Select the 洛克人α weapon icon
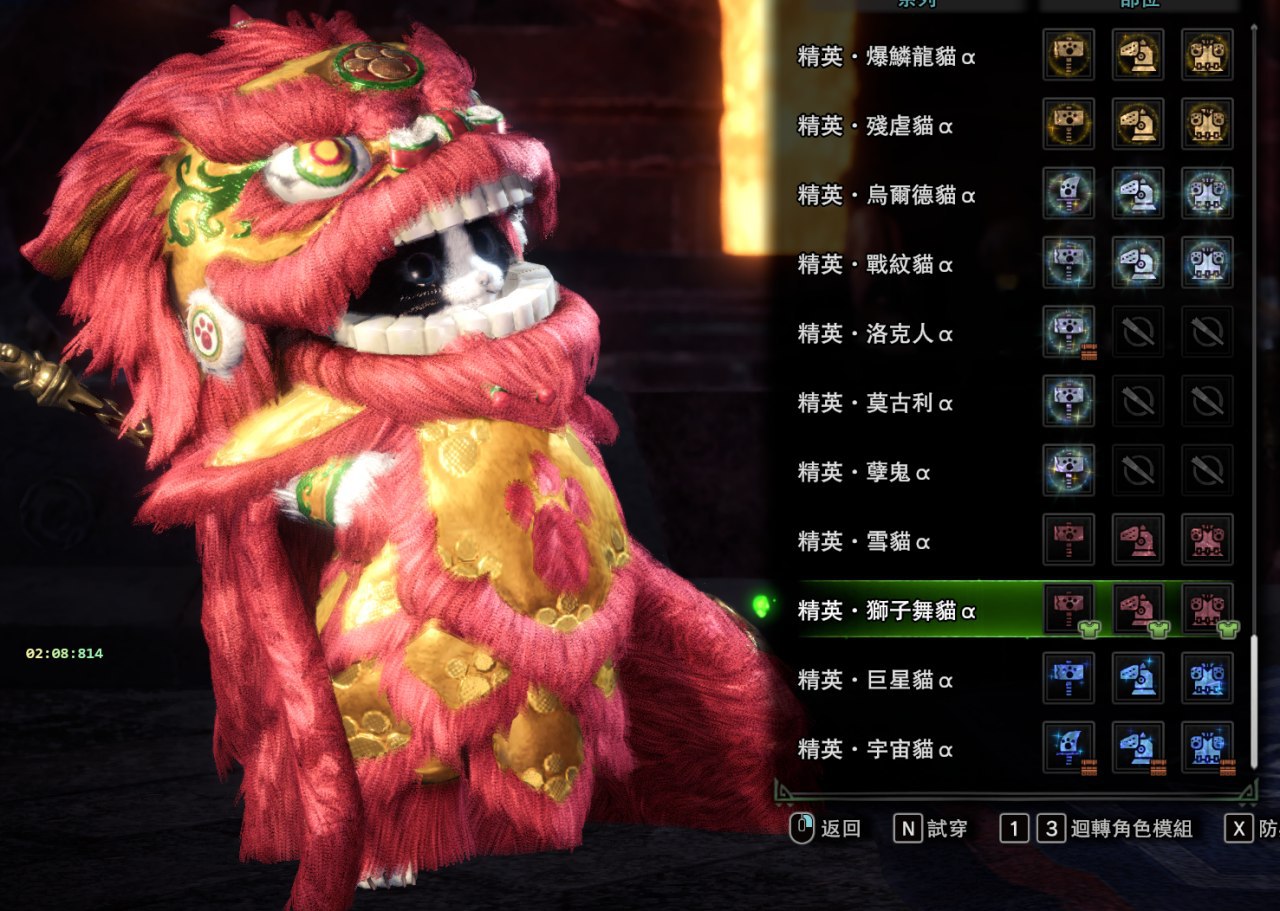 [1068, 331]
